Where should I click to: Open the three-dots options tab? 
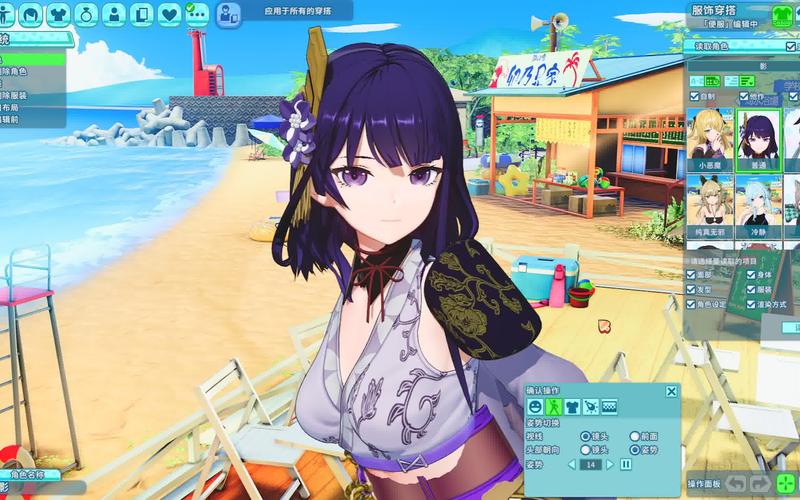197,14
